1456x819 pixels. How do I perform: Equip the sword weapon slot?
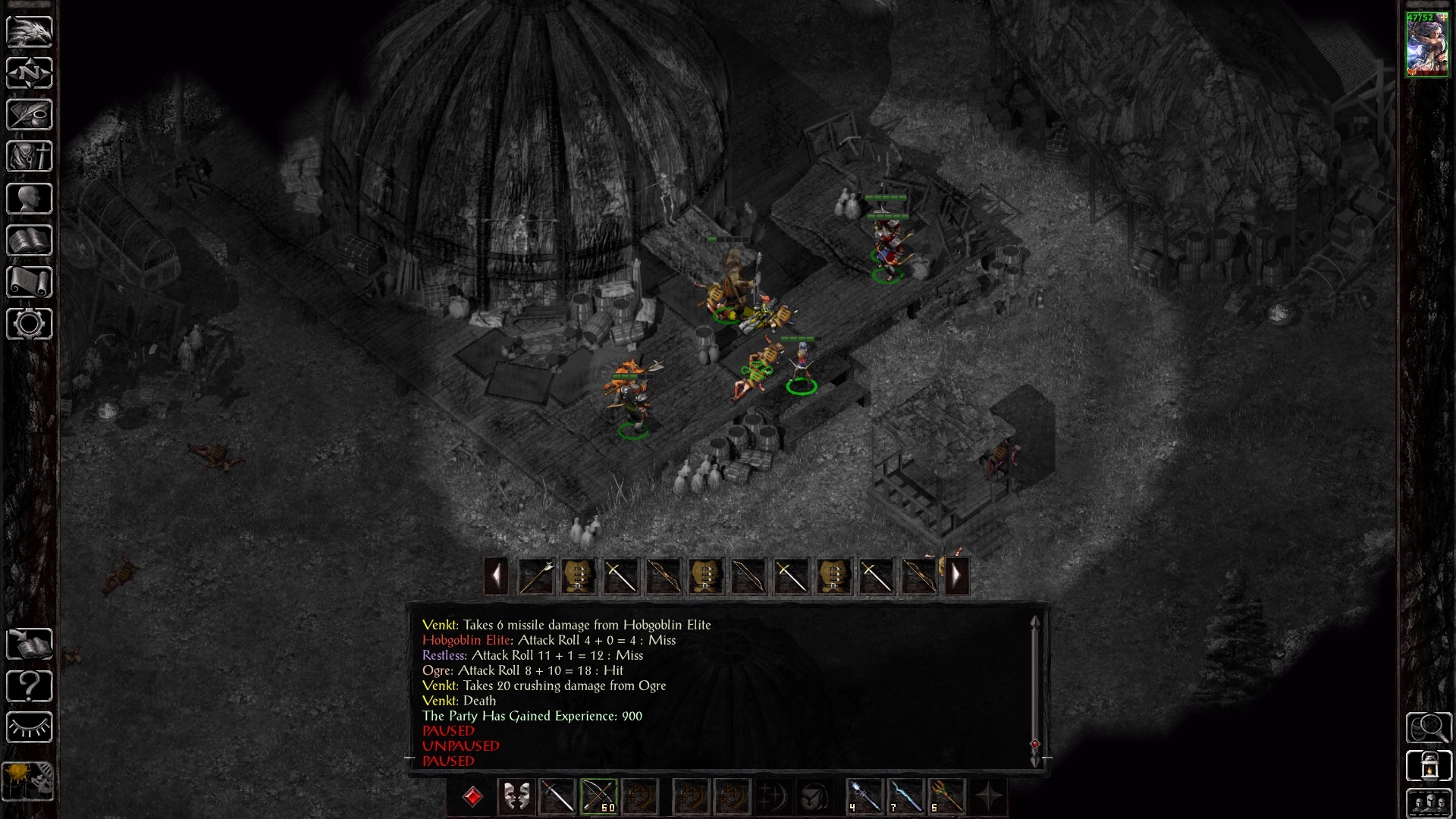(557, 797)
